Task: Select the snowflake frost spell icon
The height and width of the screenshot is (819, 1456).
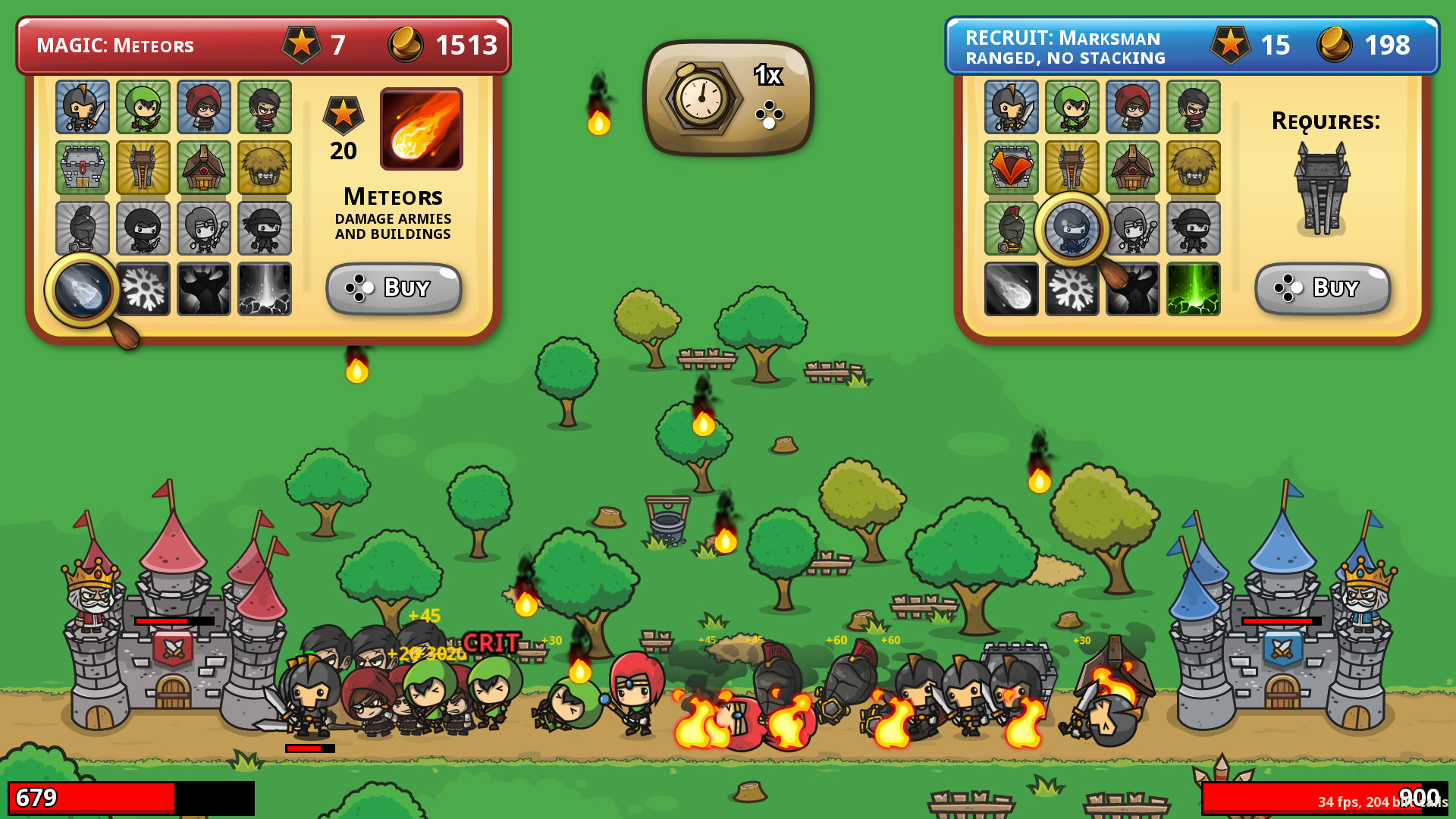Action: [x=143, y=290]
